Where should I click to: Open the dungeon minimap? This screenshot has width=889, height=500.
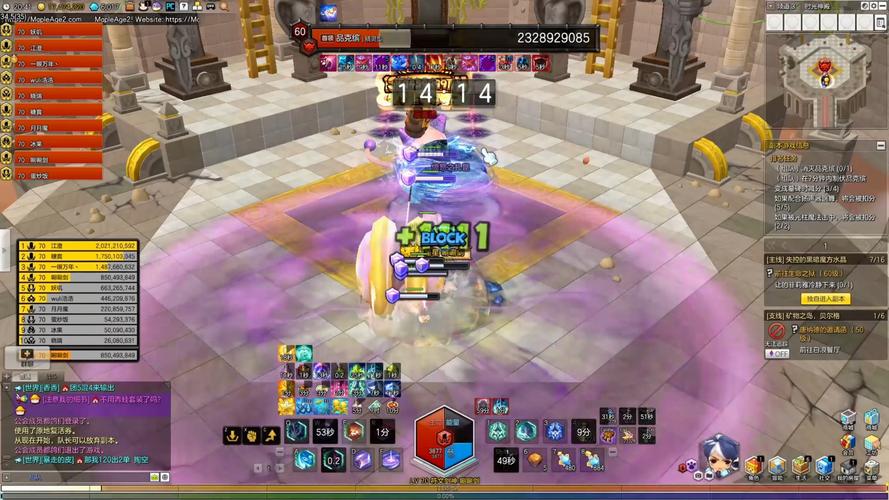pyautogui.click(x=825, y=63)
